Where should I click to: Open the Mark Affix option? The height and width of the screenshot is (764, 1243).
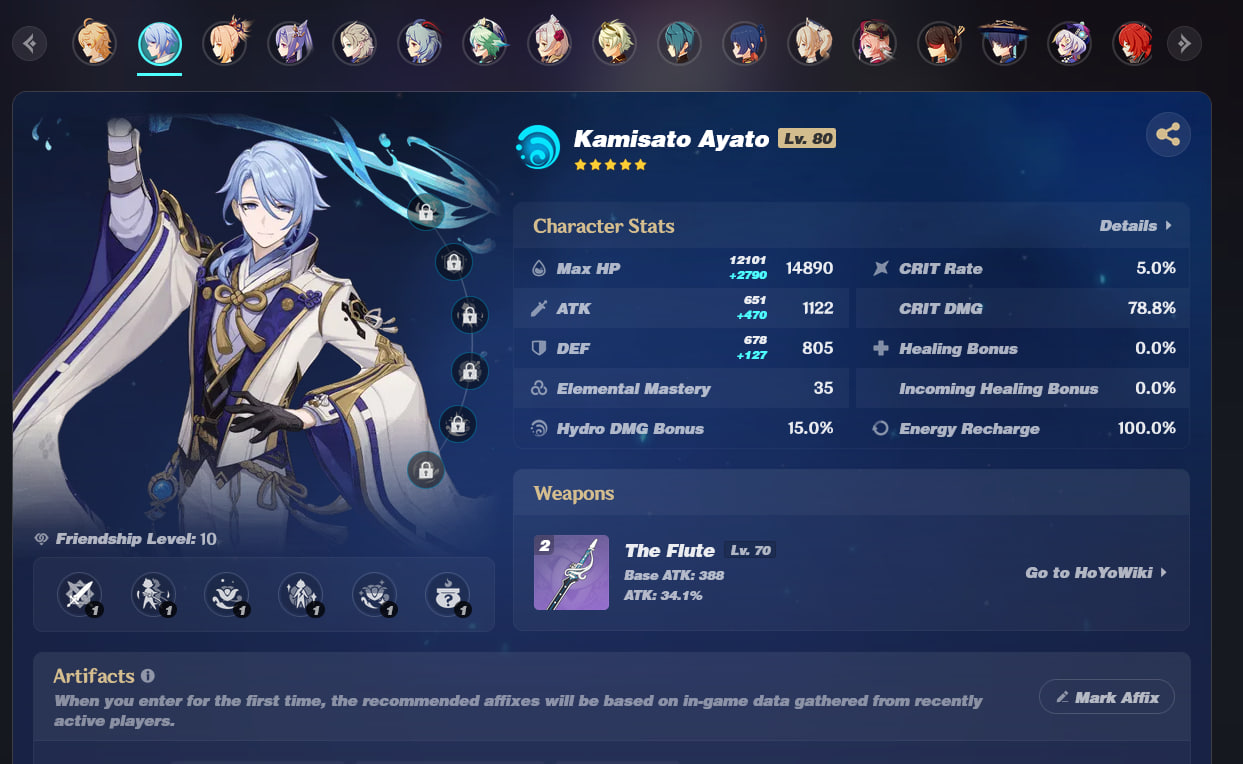point(1106,697)
